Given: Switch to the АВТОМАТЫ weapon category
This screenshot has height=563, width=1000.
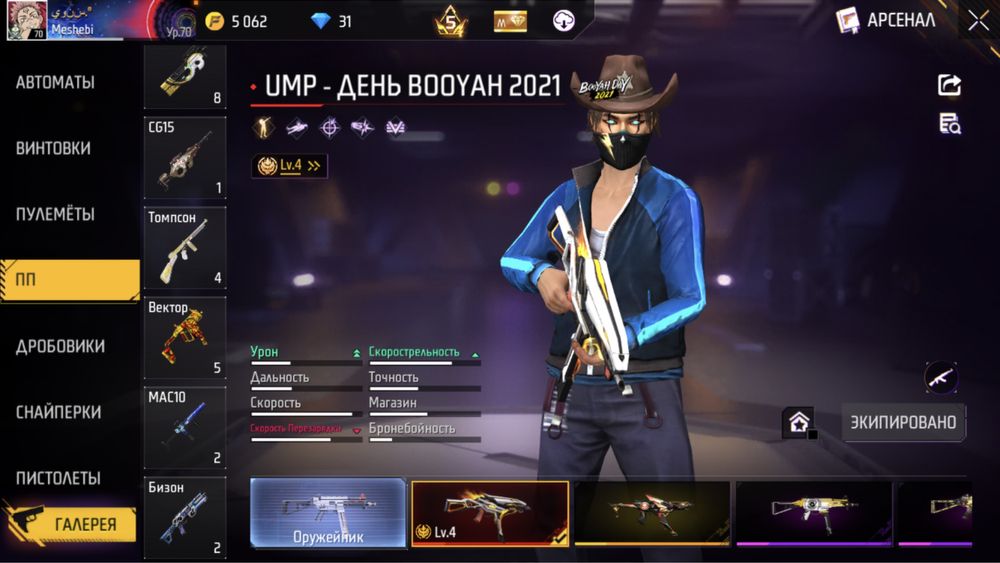Looking at the screenshot, I should 56,83.
